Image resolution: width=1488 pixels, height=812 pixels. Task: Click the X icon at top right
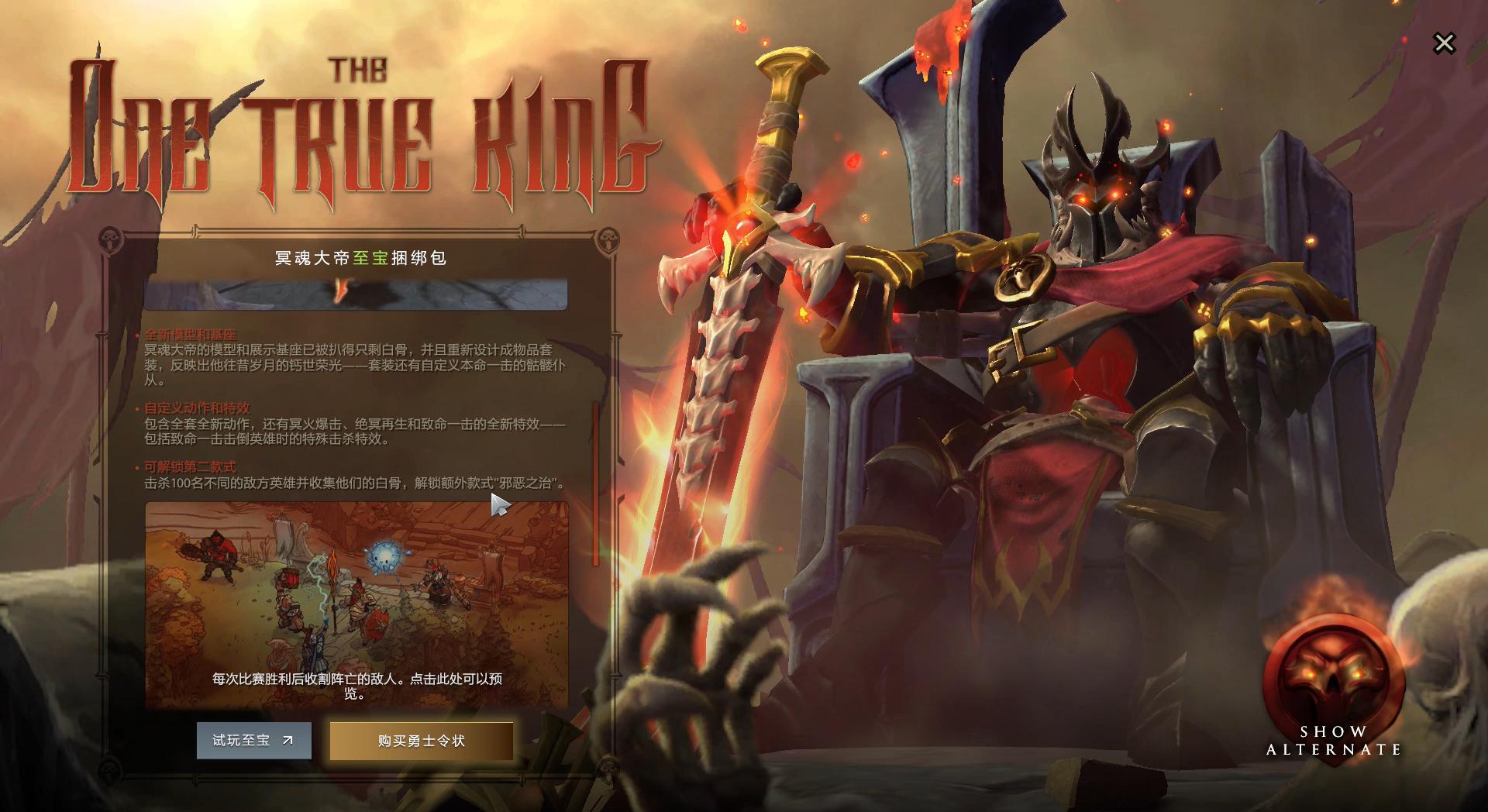coord(1444,43)
